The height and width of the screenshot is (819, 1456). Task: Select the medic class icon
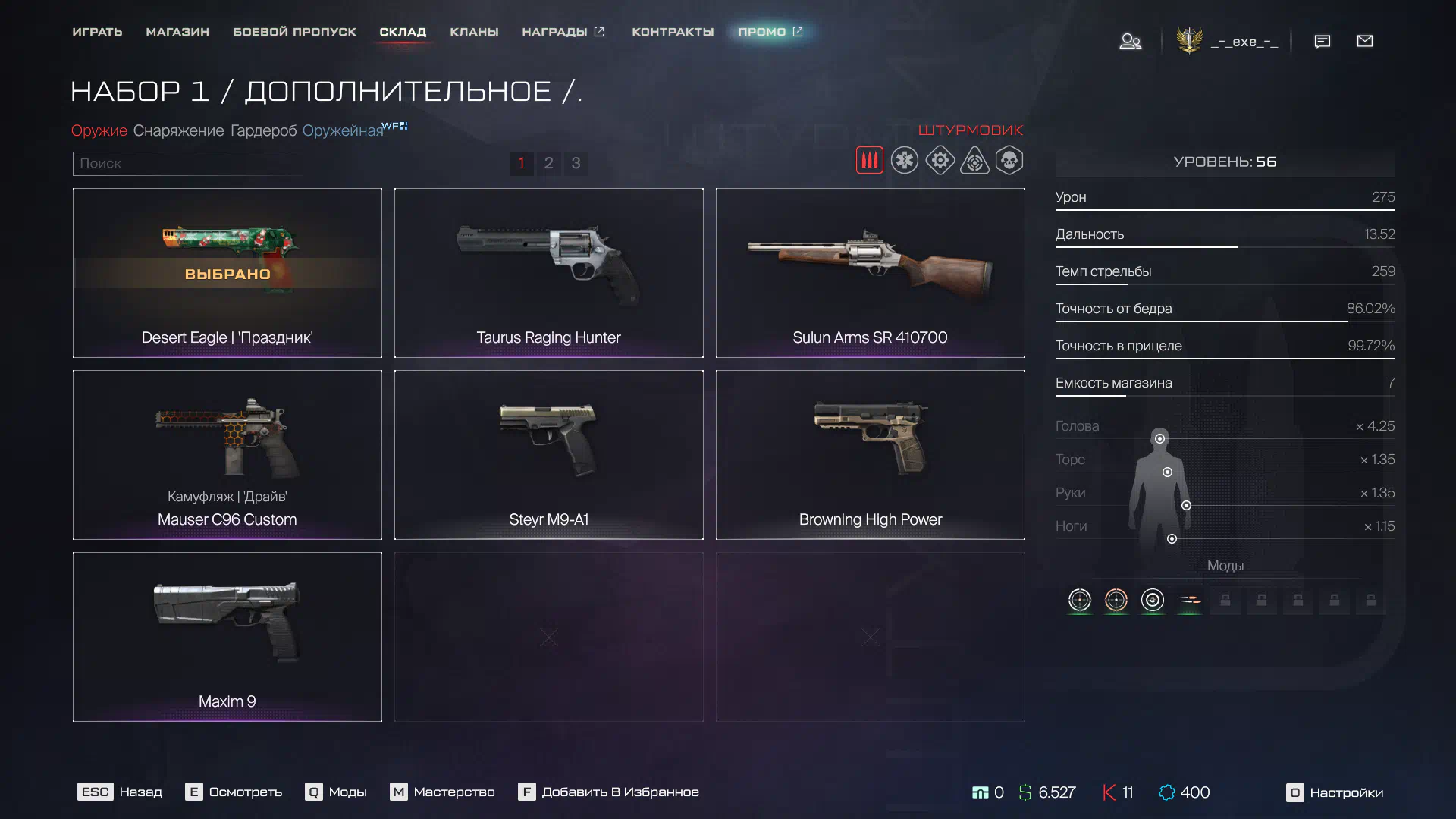[904, 161]
